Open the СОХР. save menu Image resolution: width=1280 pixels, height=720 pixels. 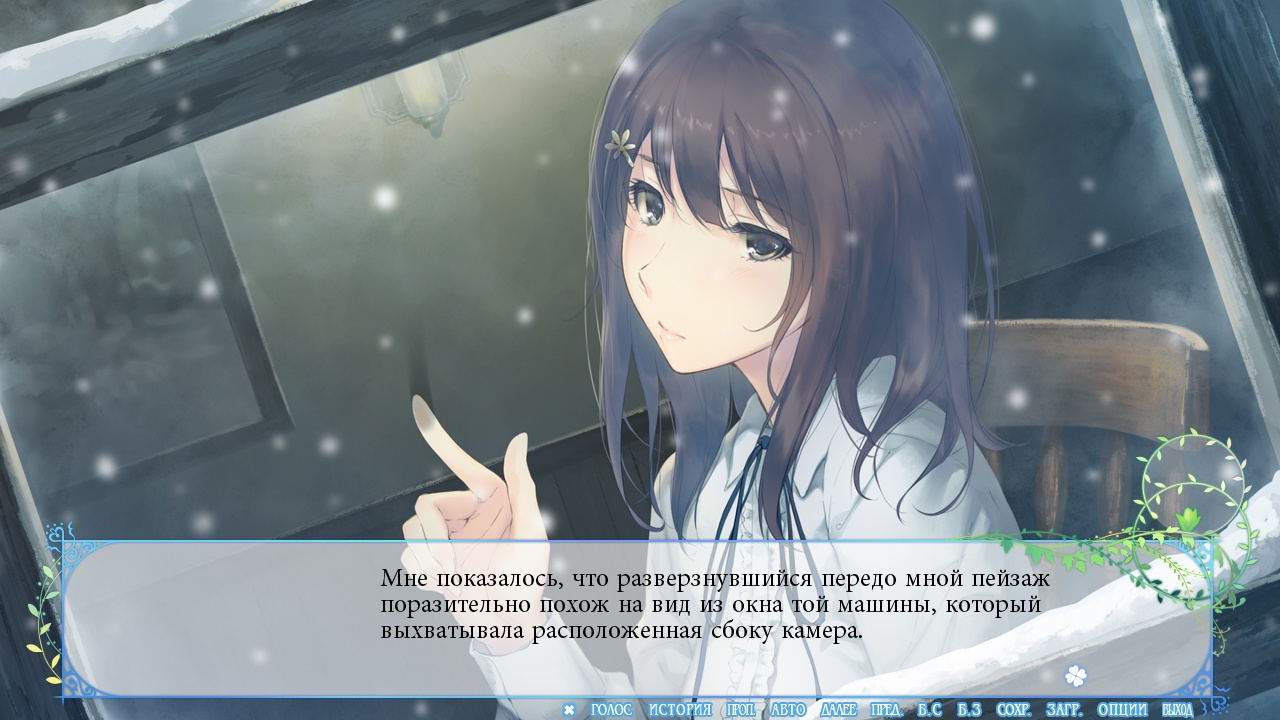pyautogui.click(x=1014, y=710)
